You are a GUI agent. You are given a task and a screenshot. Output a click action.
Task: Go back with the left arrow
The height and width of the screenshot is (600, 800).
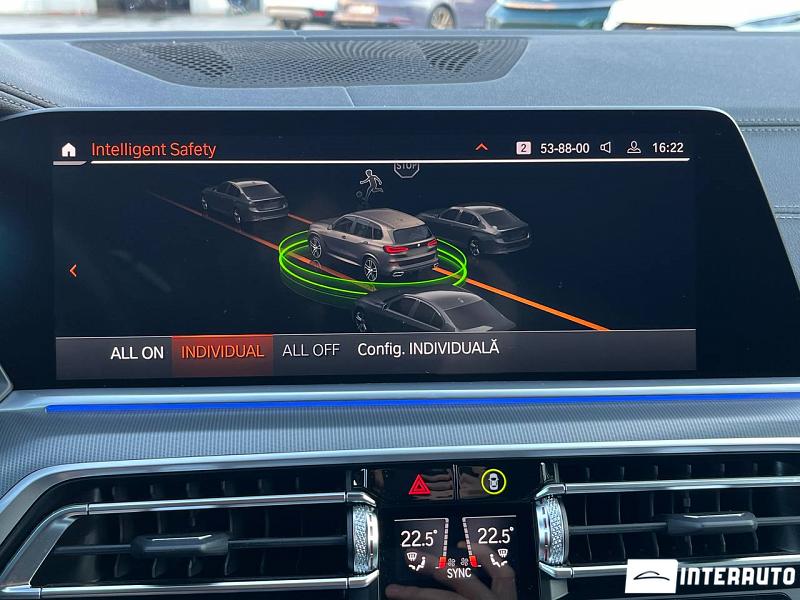[x=73, y=270]
